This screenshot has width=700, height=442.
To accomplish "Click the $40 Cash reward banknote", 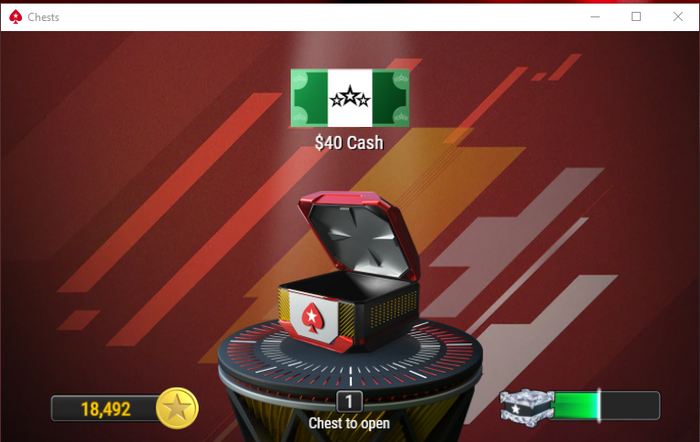I will click(x=349, y=98).
